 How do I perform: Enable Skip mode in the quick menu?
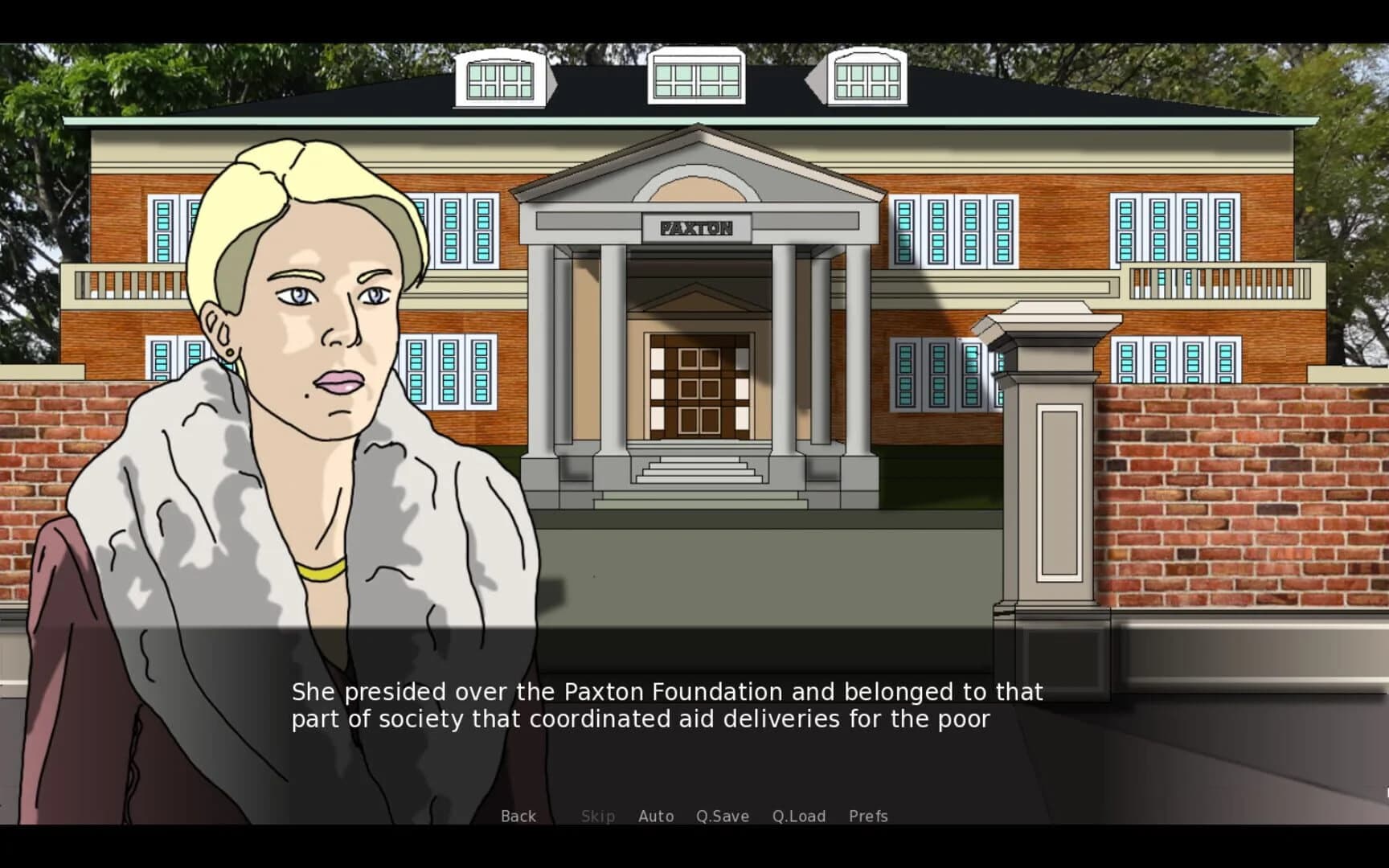click(597, 816)
